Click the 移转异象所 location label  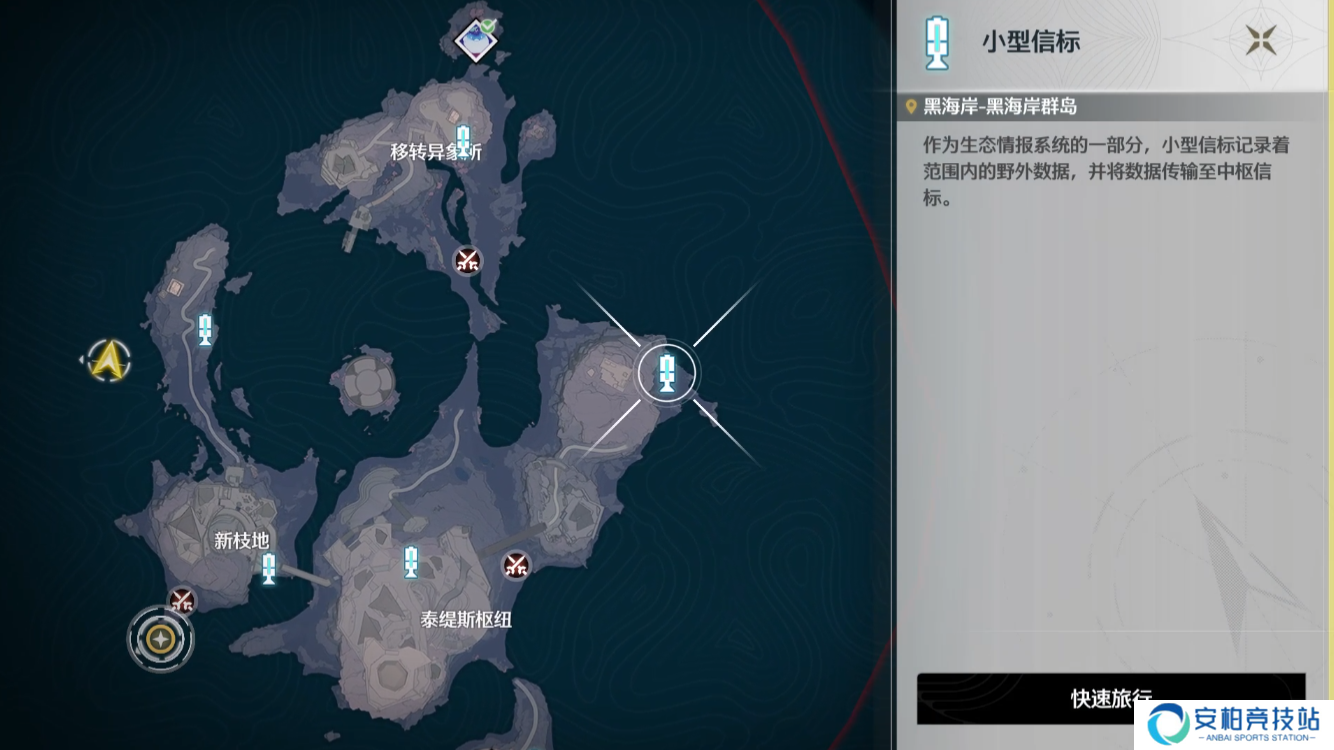pyautogui.click(x=434, y=152)
